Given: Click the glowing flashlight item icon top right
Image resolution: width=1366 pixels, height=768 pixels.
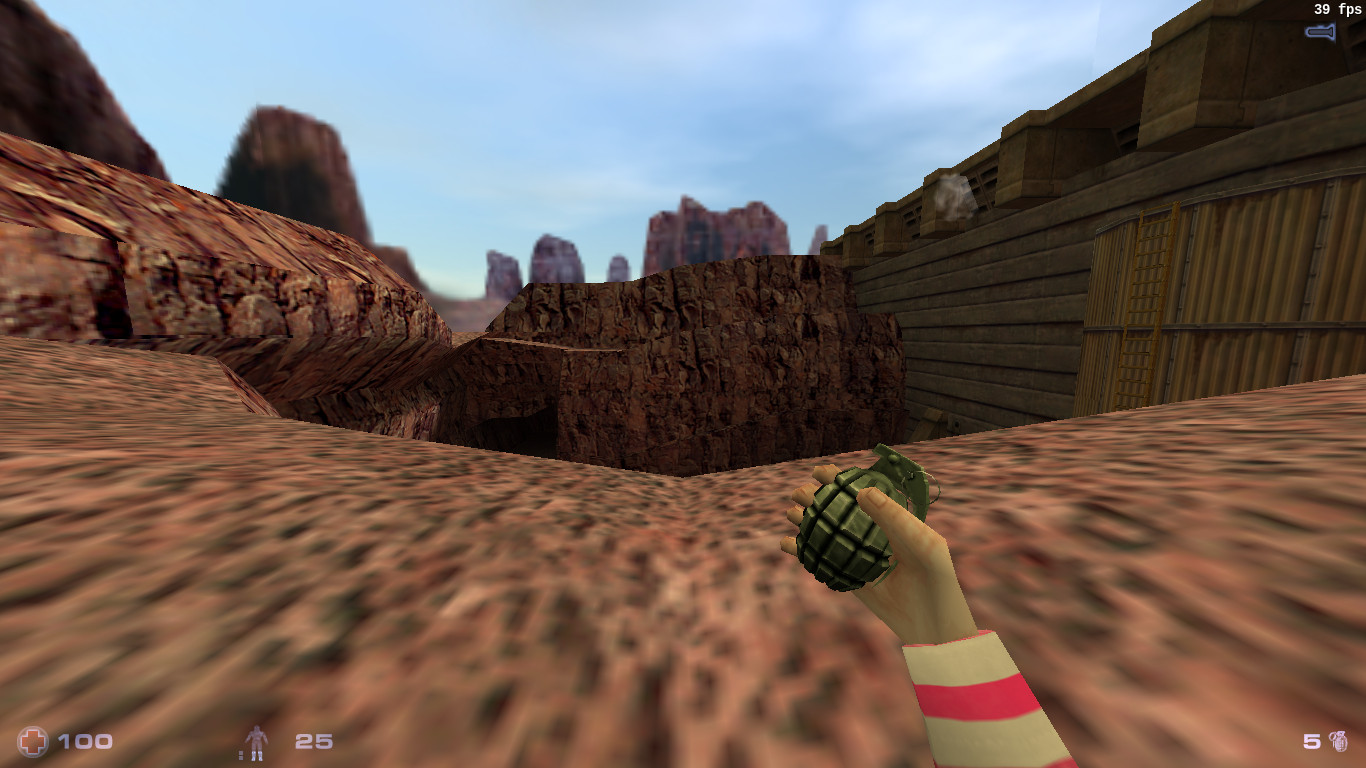Looking at the screenshot, I should pyautogui.click(x=1322, y=31).
